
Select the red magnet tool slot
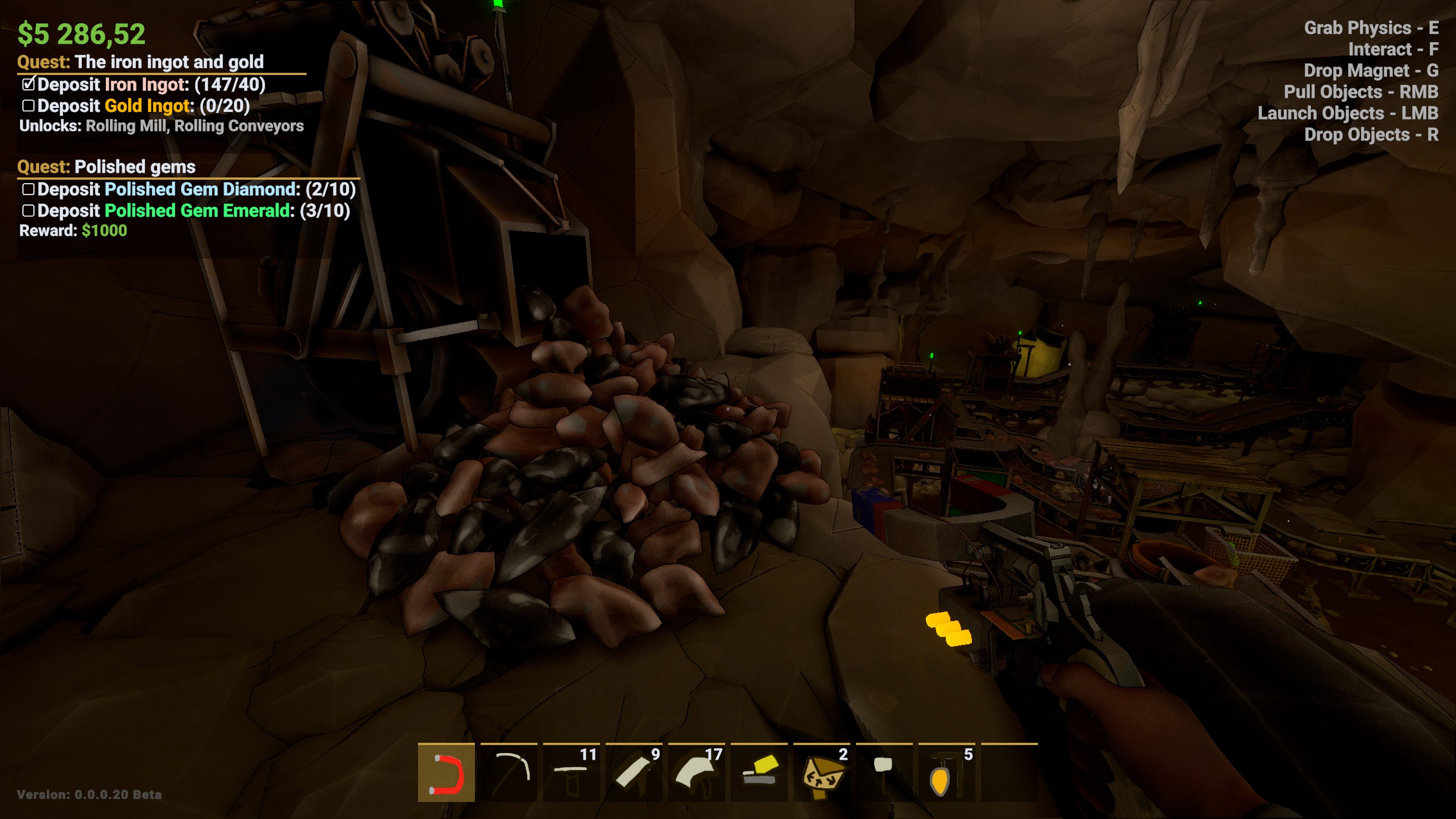pos(446,773)
